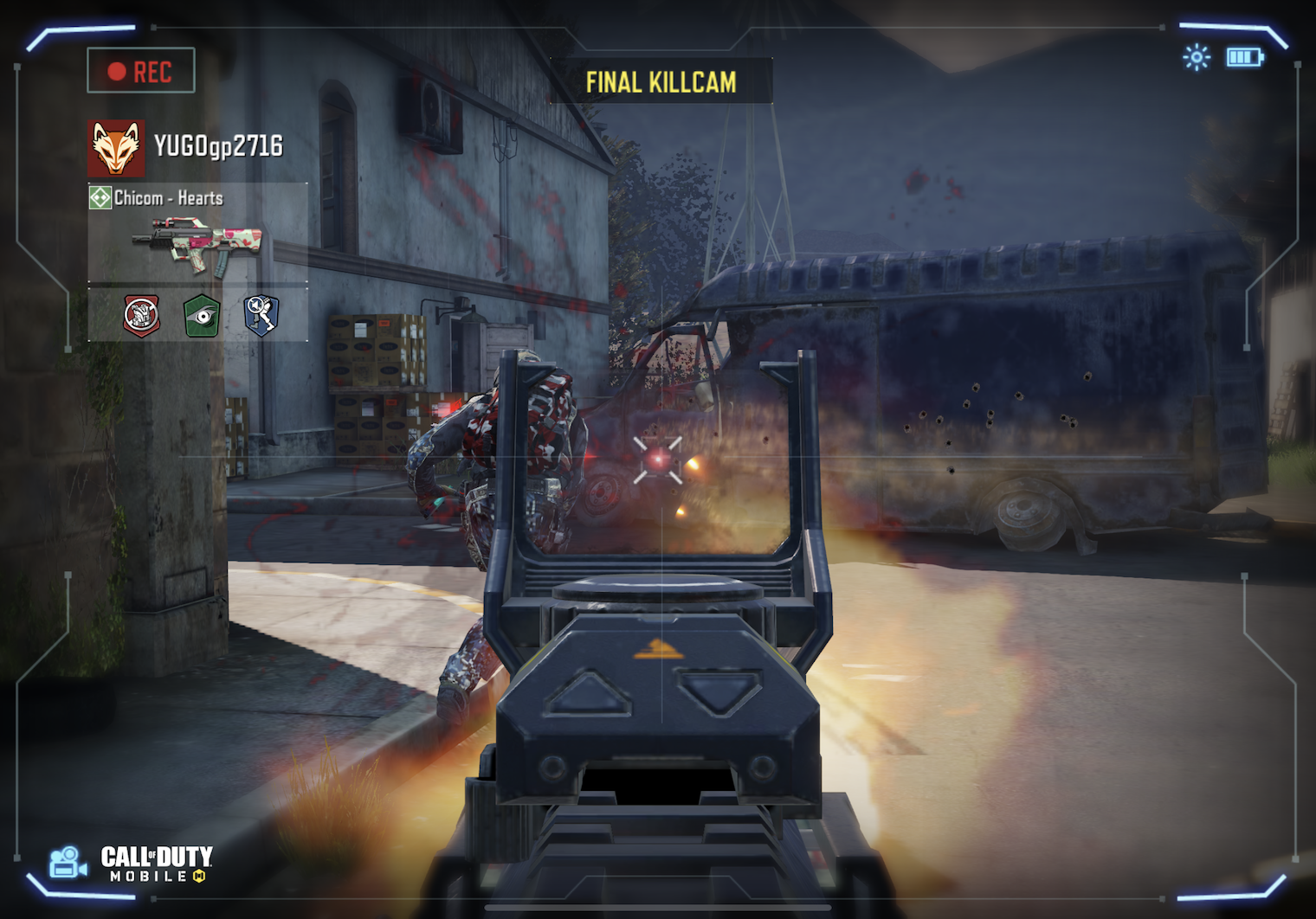Tap the blue camera icon beside the logo
This screenshot has width=1316, height=919.
pos(67,863)
